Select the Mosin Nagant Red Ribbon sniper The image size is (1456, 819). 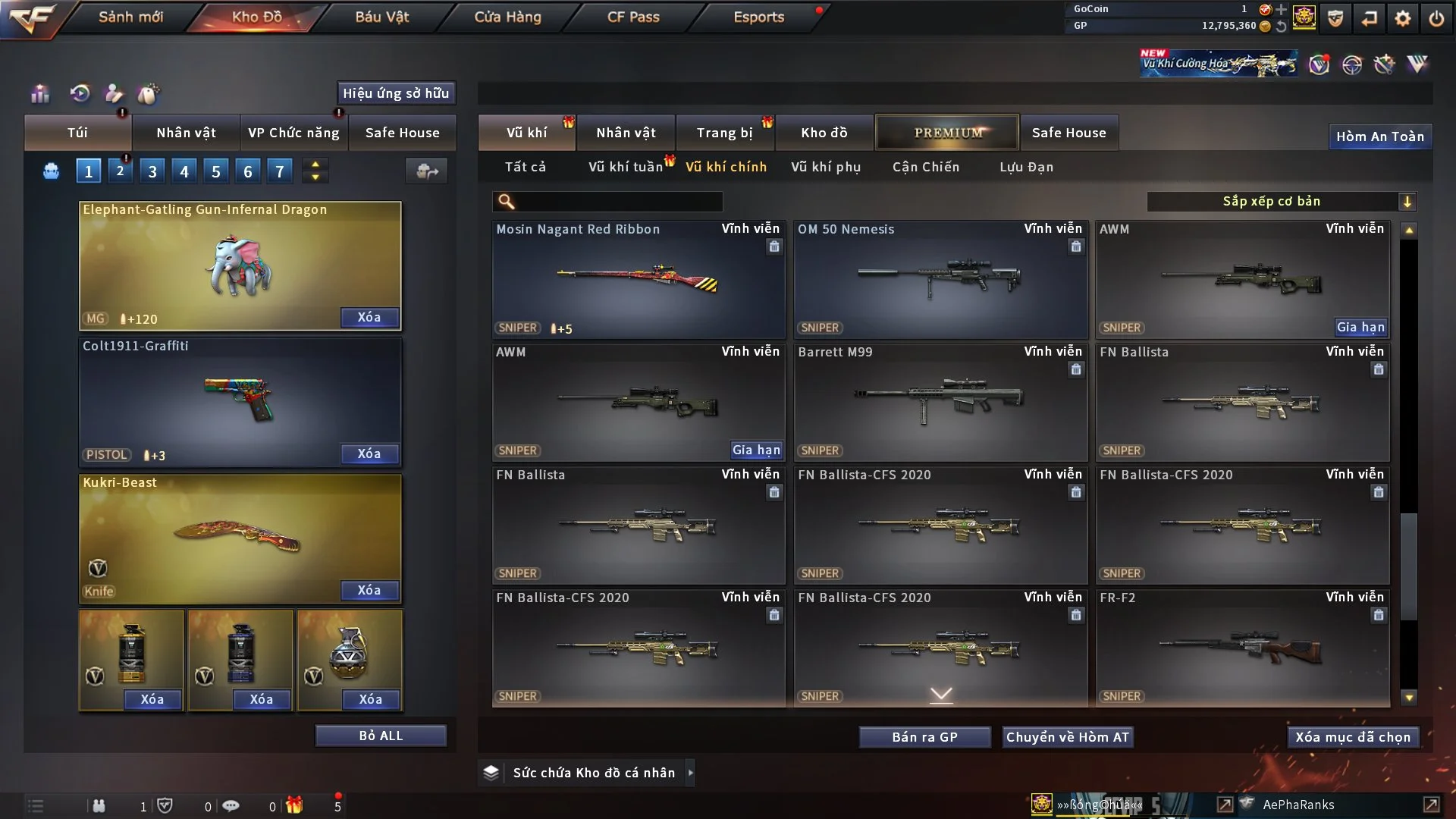pyautogui.click(x=638, y=281)
